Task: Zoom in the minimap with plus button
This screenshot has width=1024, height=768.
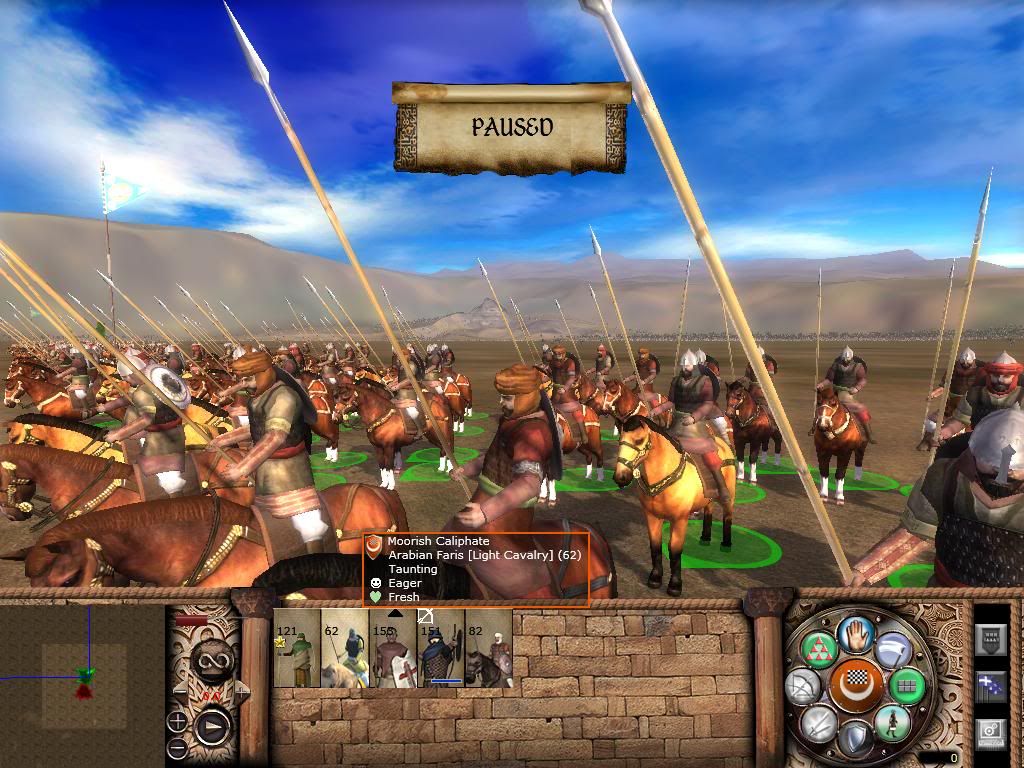Action: [x=177, y=720]
